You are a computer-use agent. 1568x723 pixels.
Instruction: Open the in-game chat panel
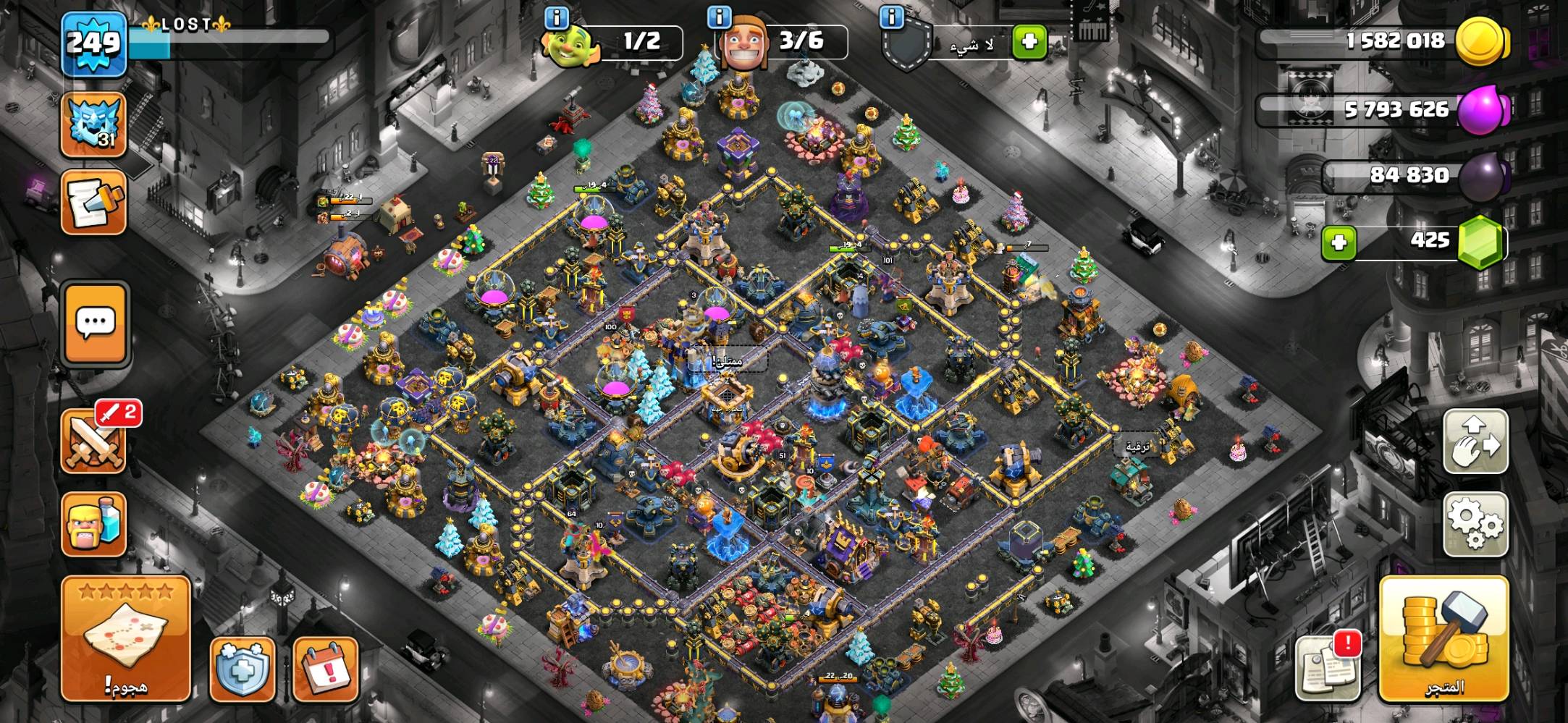[94, 324]
